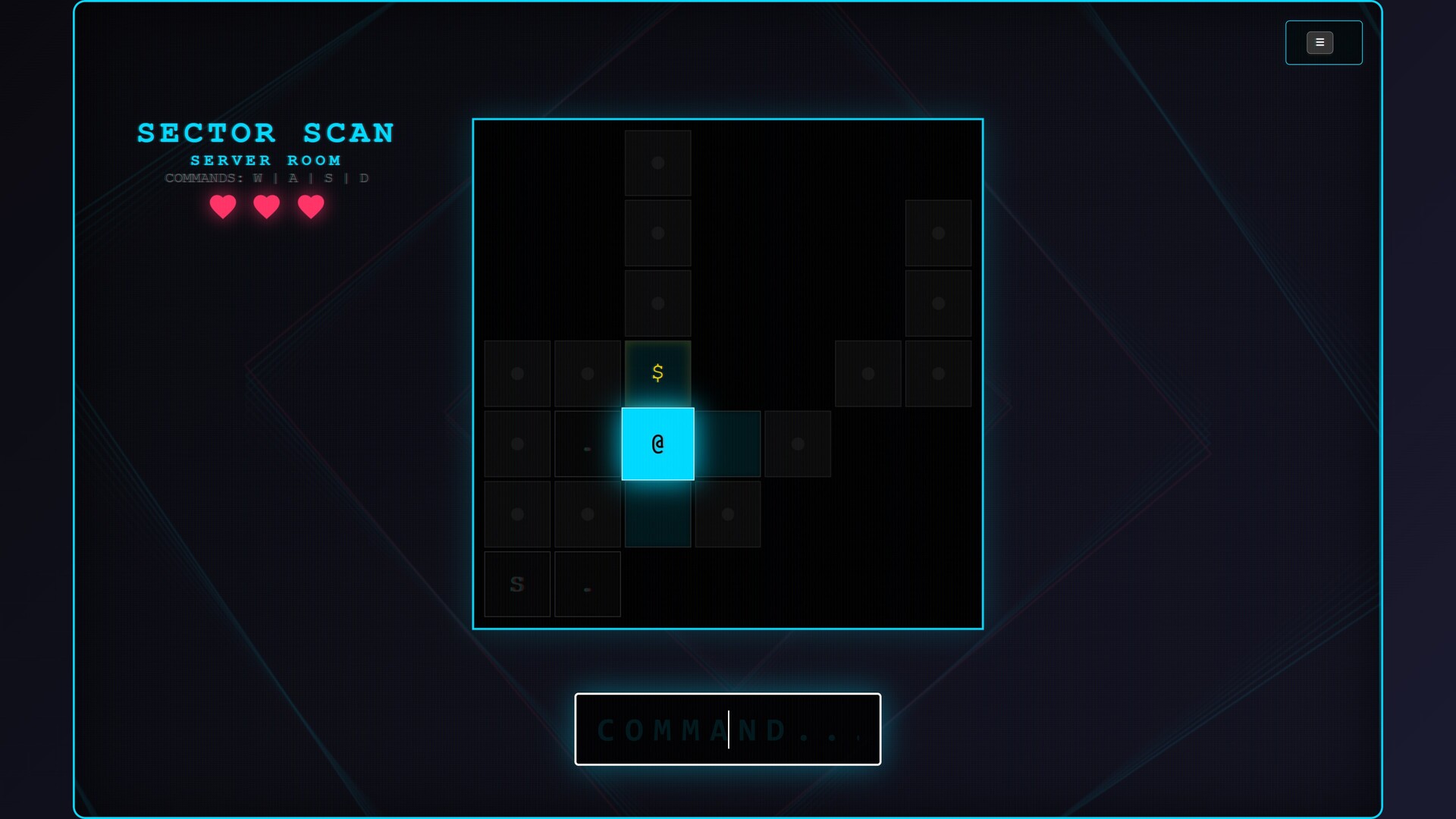1456x819 pixels.
Task: Click the SECTOR SCAN title
Action: pyautogui.click(x=265, y=133)
